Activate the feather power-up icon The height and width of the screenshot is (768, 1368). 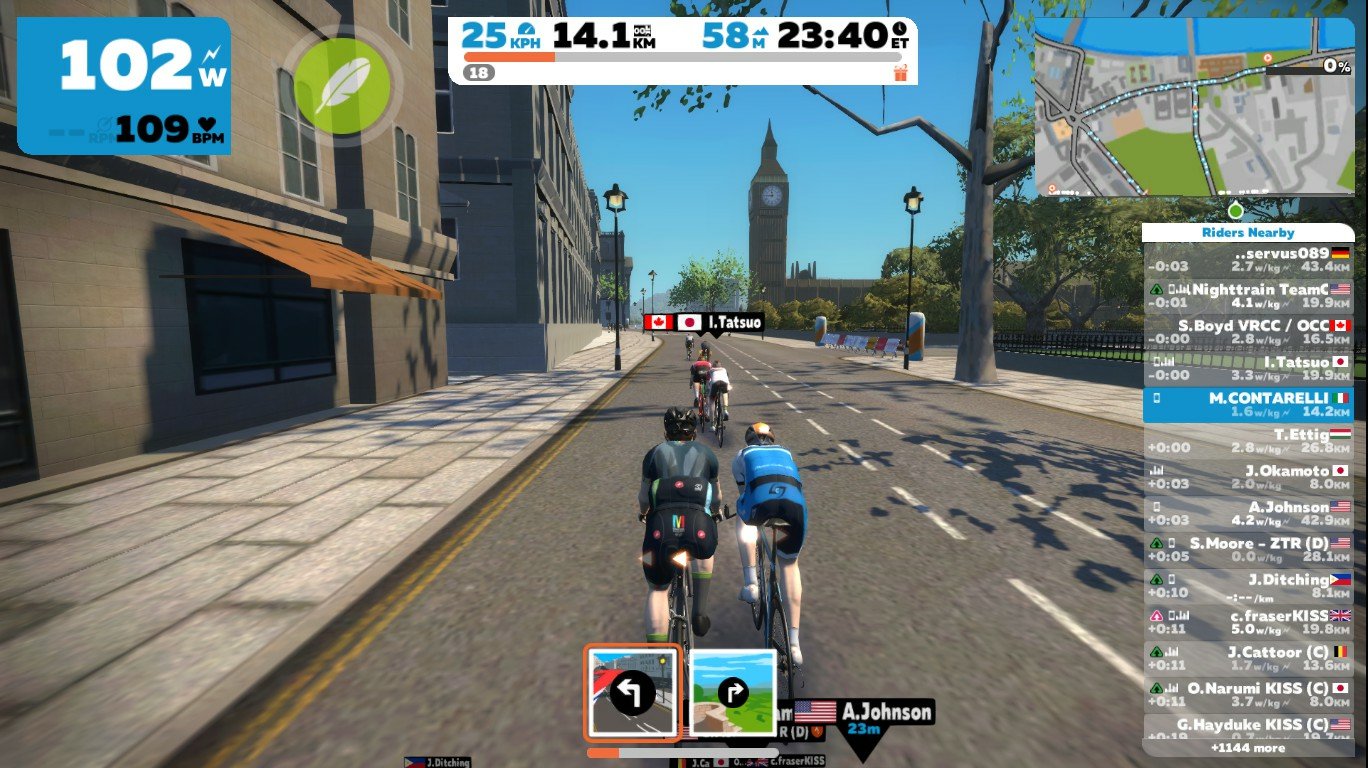[x=342, y=86]
